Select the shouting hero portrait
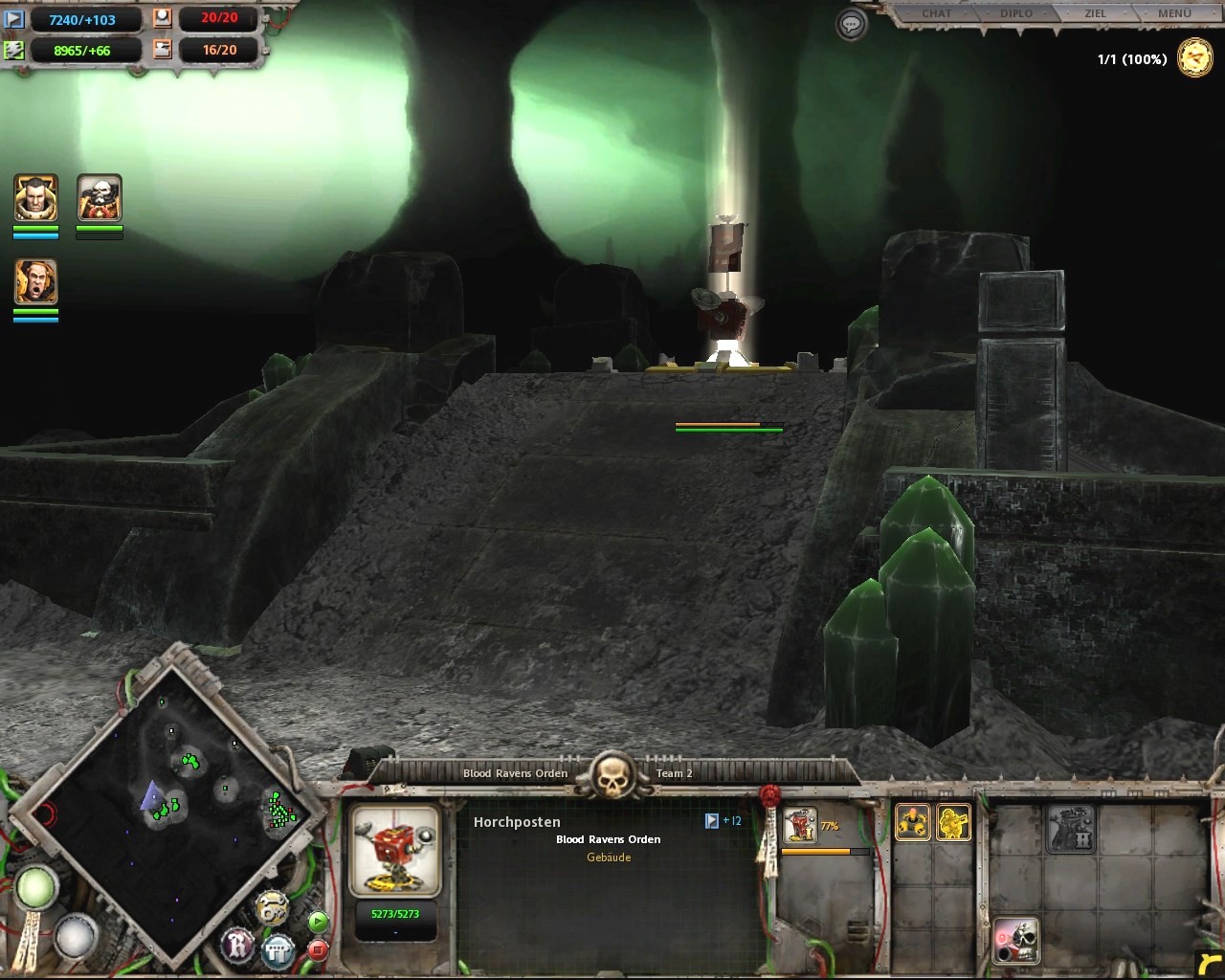 (36, 283)
